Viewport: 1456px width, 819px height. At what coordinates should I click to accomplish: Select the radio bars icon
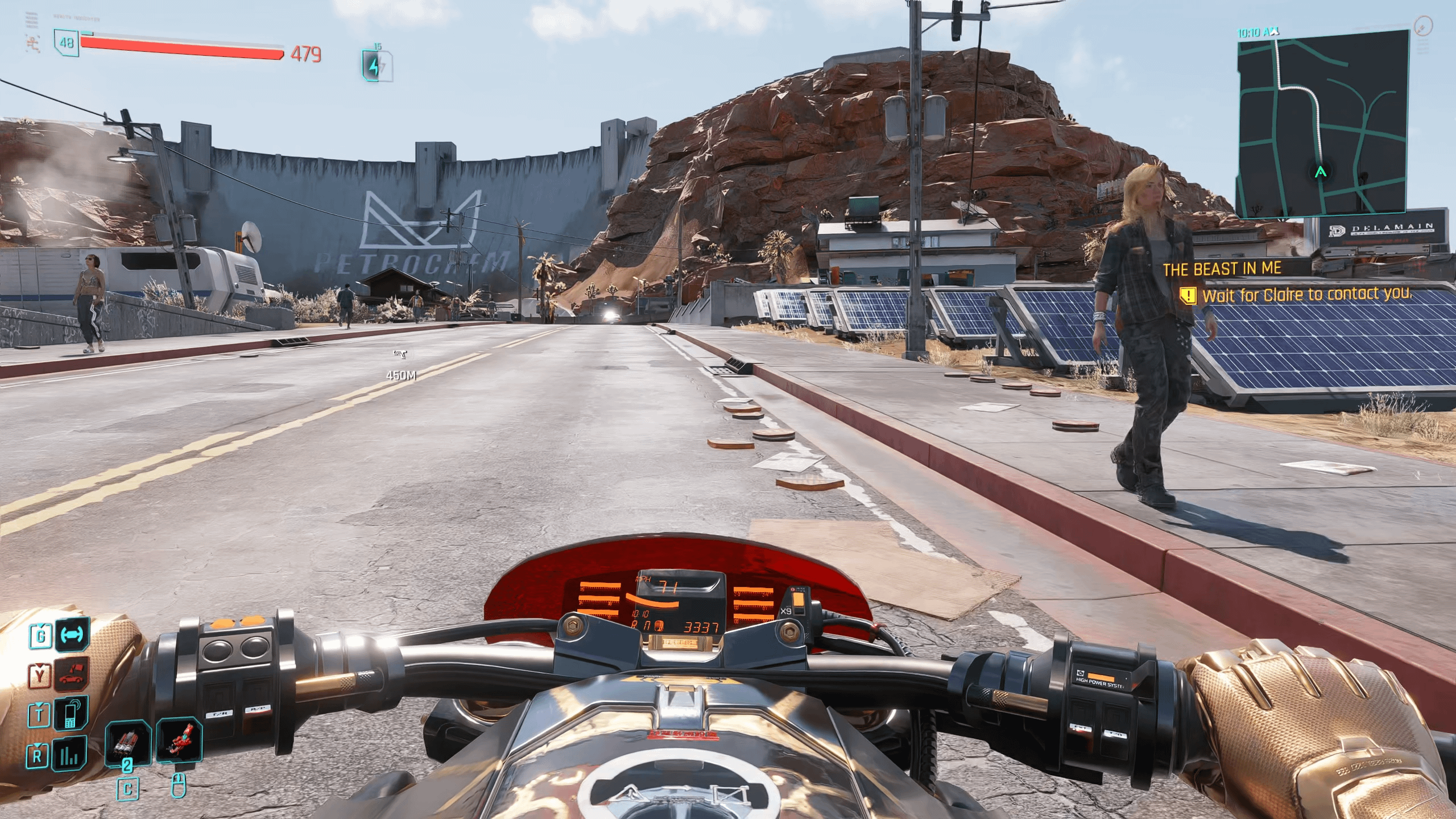pyautogui.click(x=69, y=754)
